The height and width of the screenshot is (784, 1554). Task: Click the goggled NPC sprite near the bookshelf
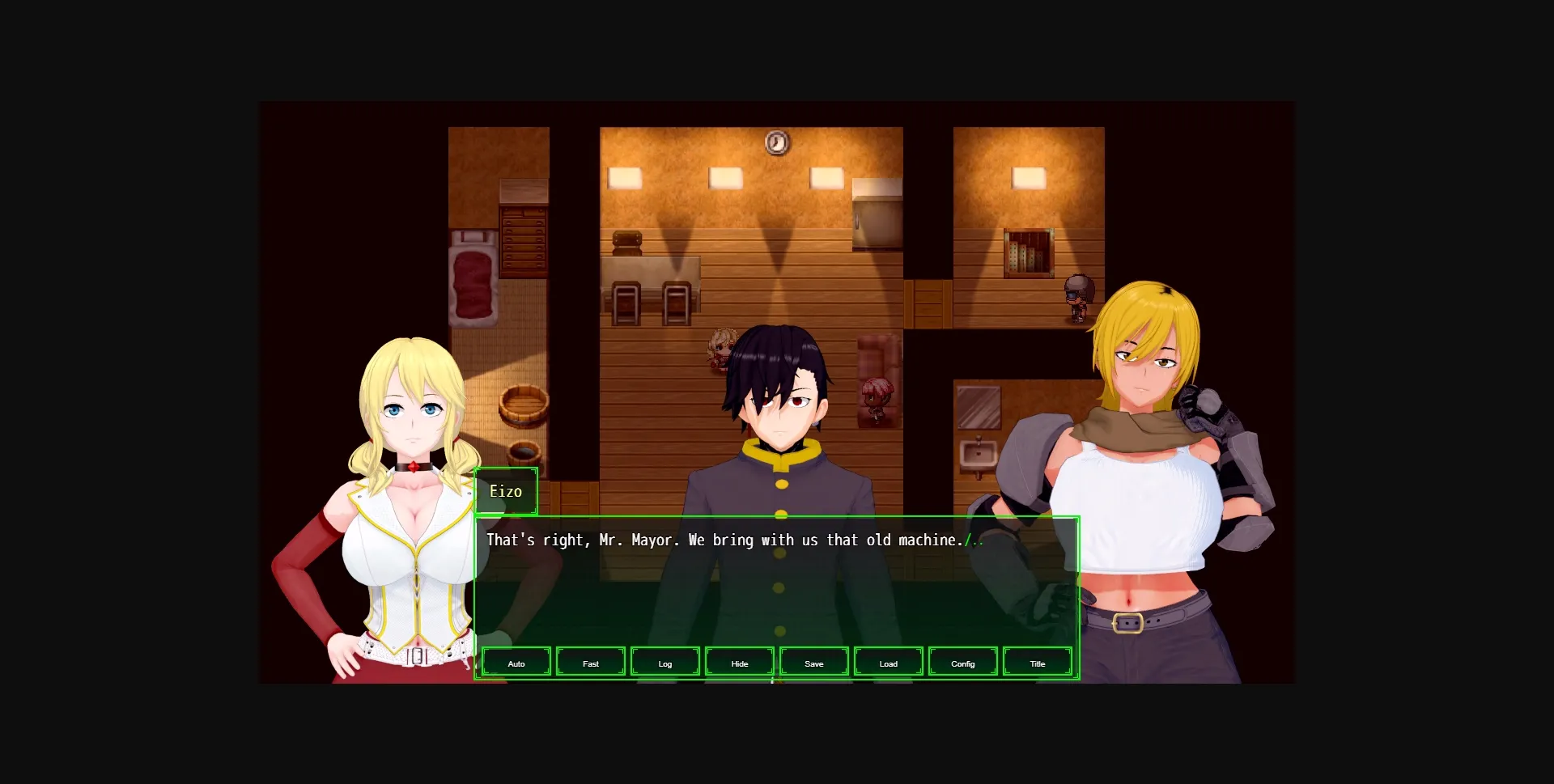[1077, 296]
